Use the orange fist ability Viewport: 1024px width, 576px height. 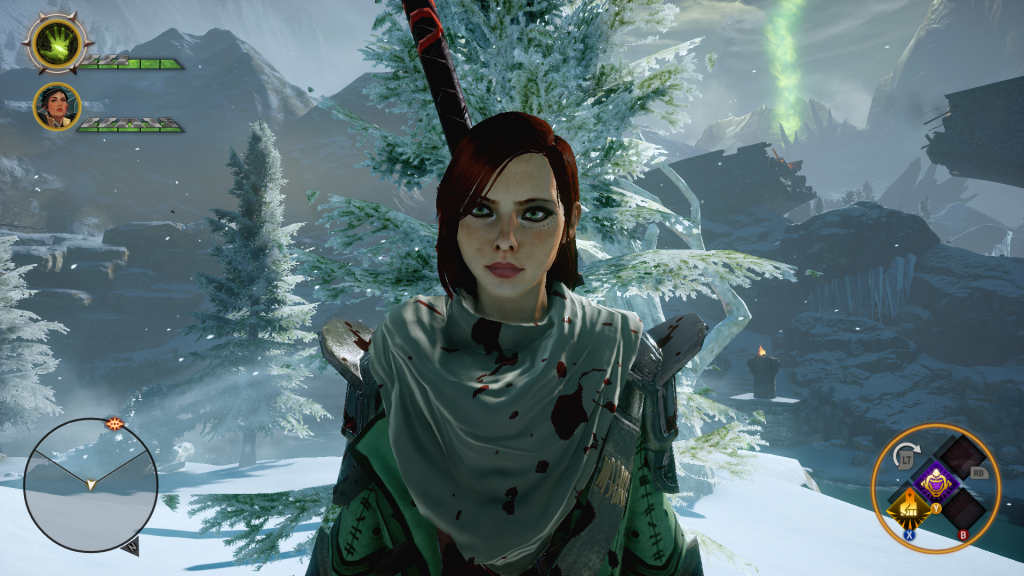click(910, 511)
